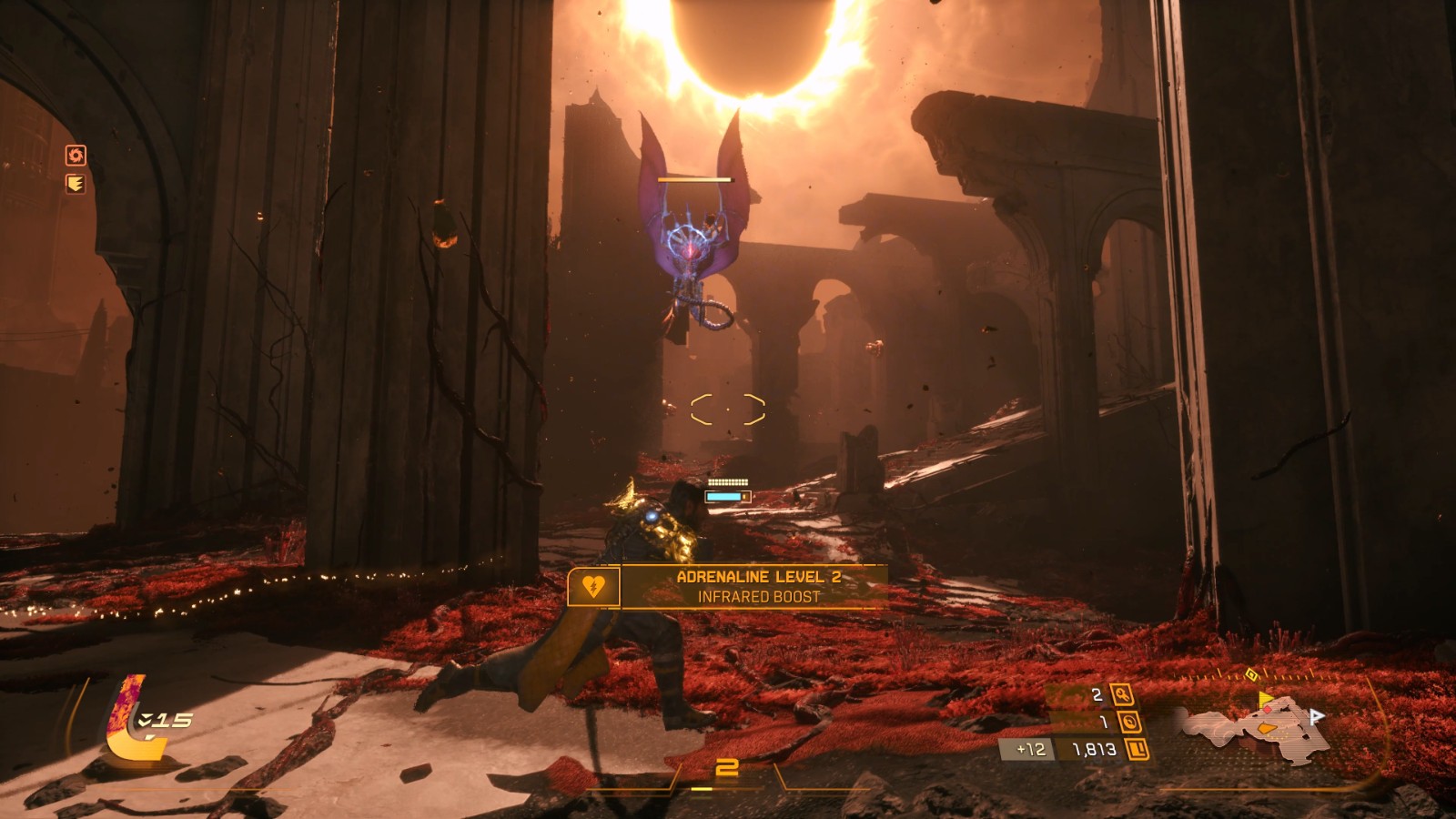This screenshot has width=1456, height=819.
Task: Click the wrench key resource icon
Action: coord(1122,695)
